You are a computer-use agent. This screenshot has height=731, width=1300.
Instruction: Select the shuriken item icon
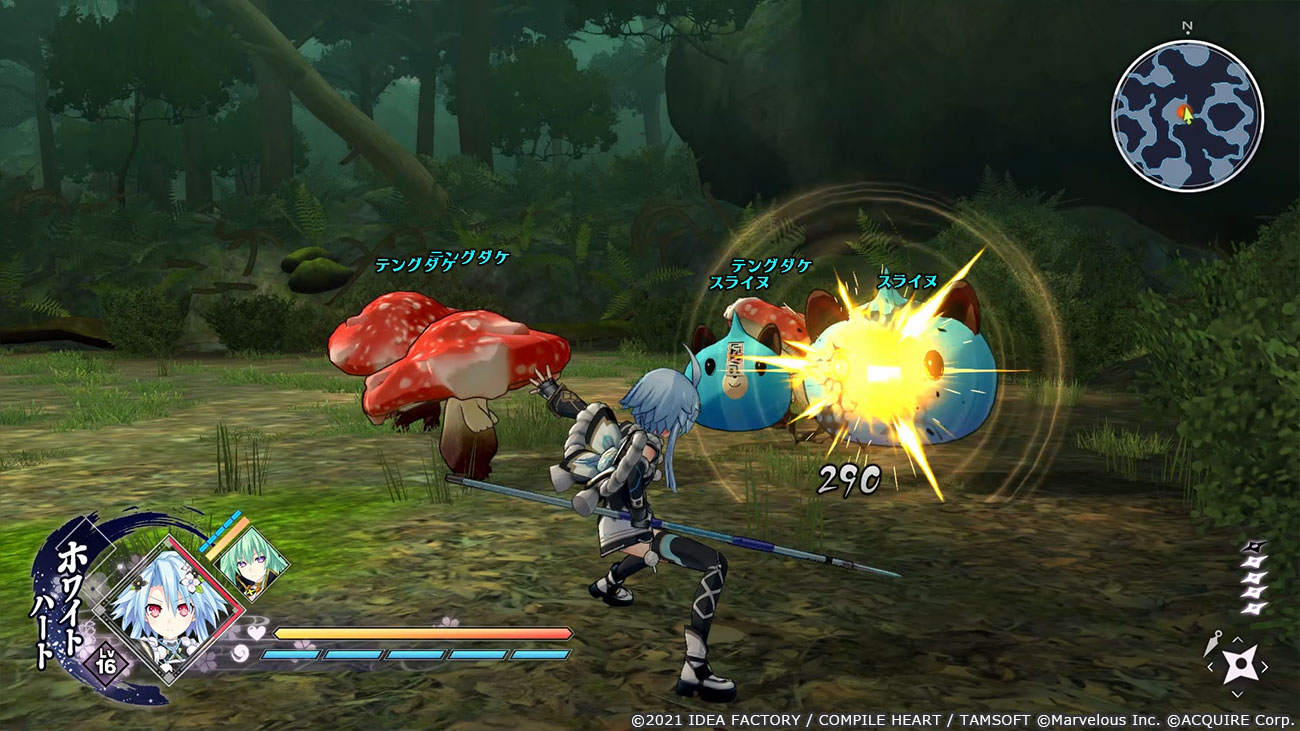click(x=1238, y=666)
